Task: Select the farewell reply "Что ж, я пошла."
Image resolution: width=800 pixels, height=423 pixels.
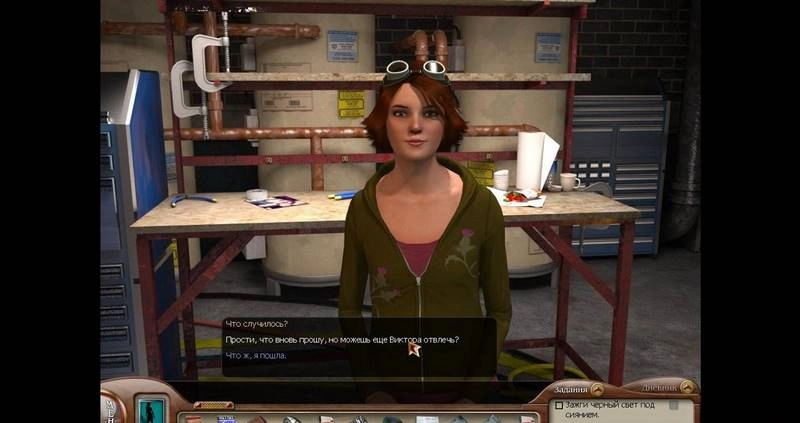Action: click(256, 356)
